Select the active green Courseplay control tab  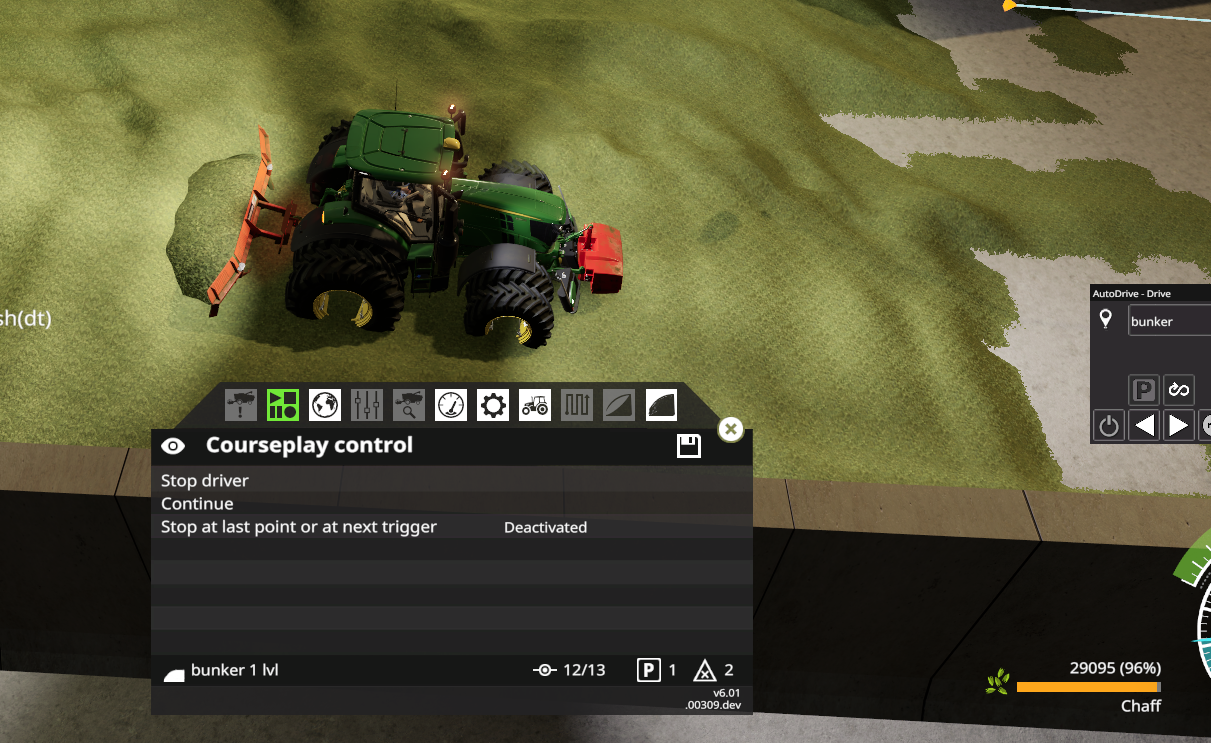(283, 405)
